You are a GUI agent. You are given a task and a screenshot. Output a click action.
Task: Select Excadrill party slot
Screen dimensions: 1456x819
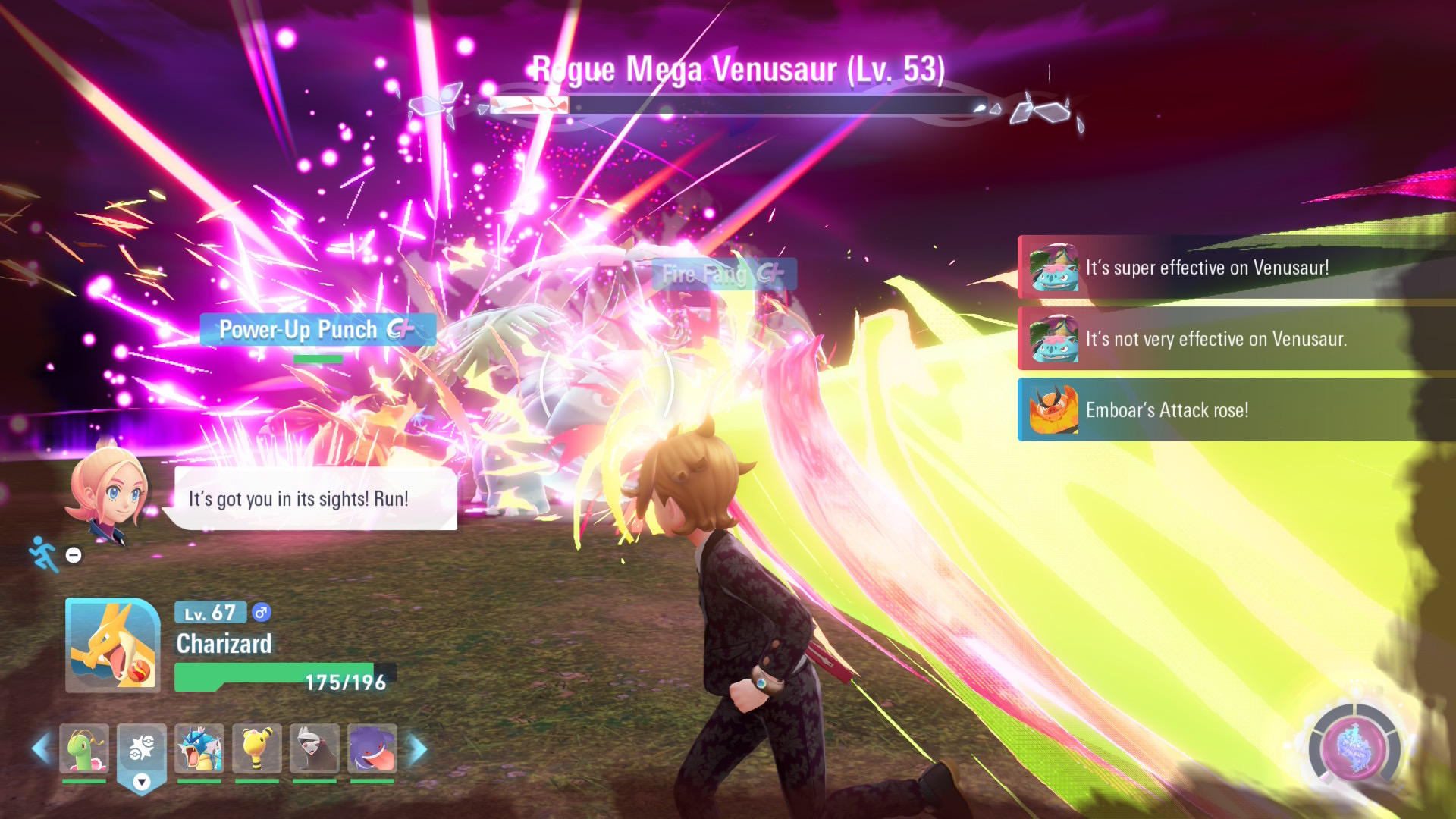click(x=315, y=748)
